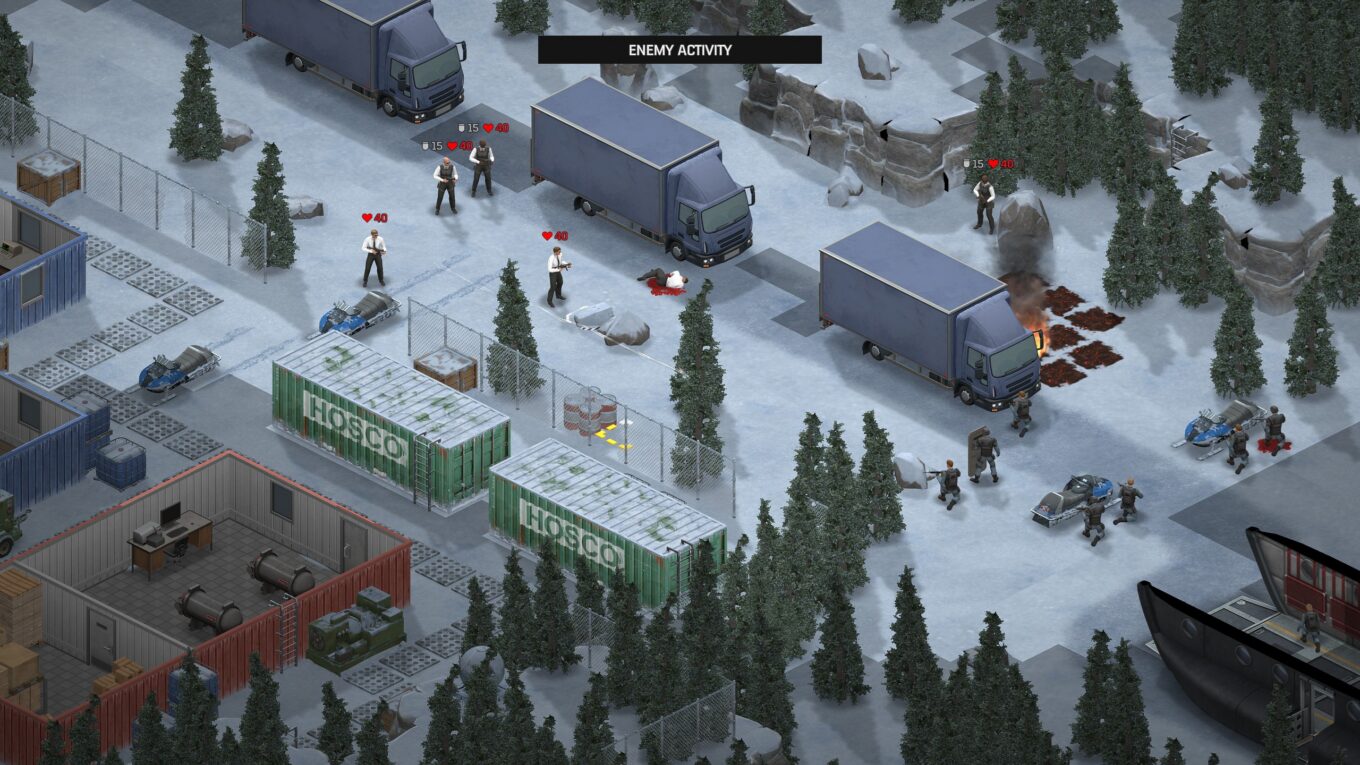This screenshot has width=1360, height=765.
Task: Click the fallen body near the center truck
Action: pos(665,280)
